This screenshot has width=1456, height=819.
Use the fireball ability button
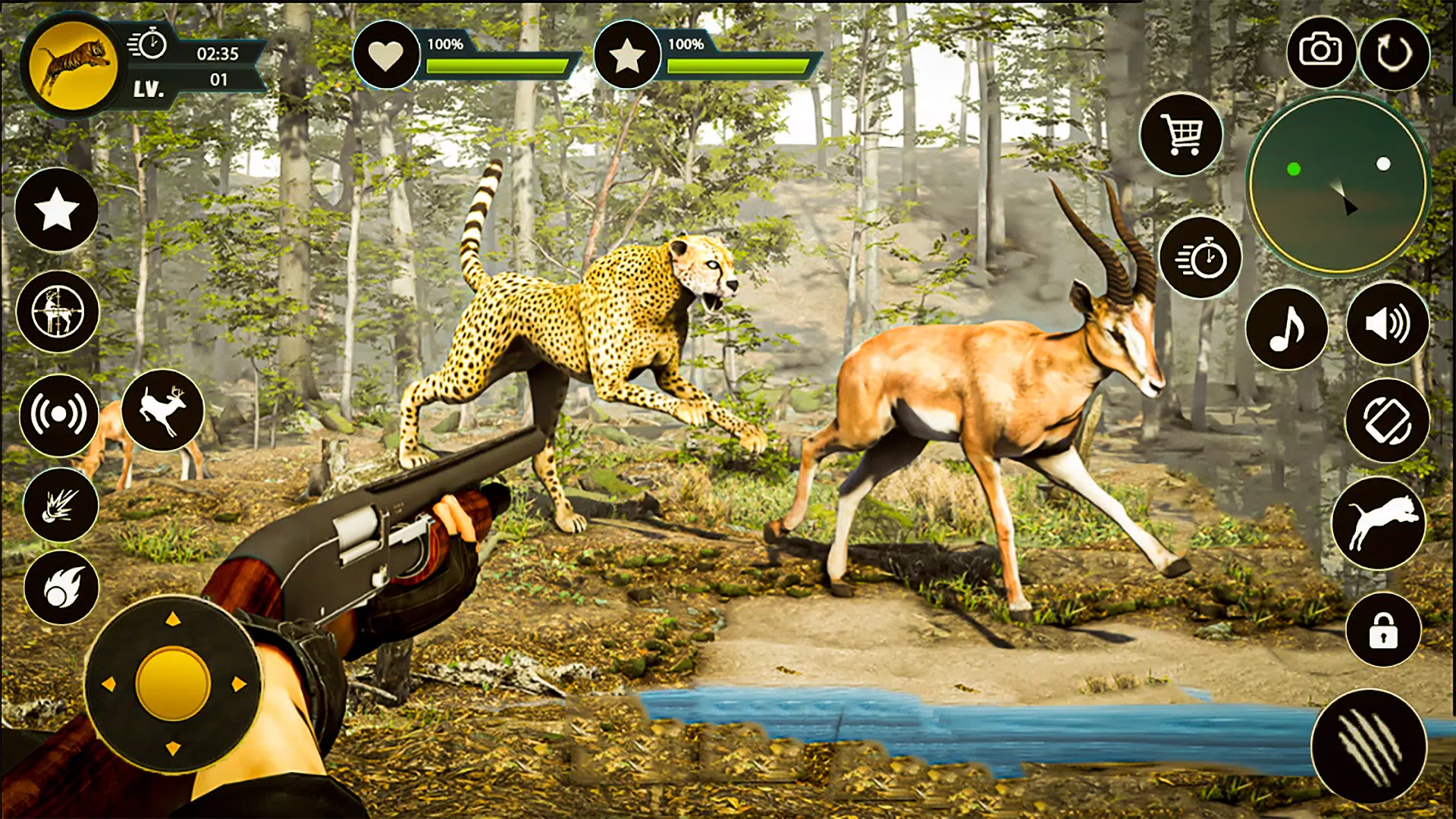click(x=61, y=588)
